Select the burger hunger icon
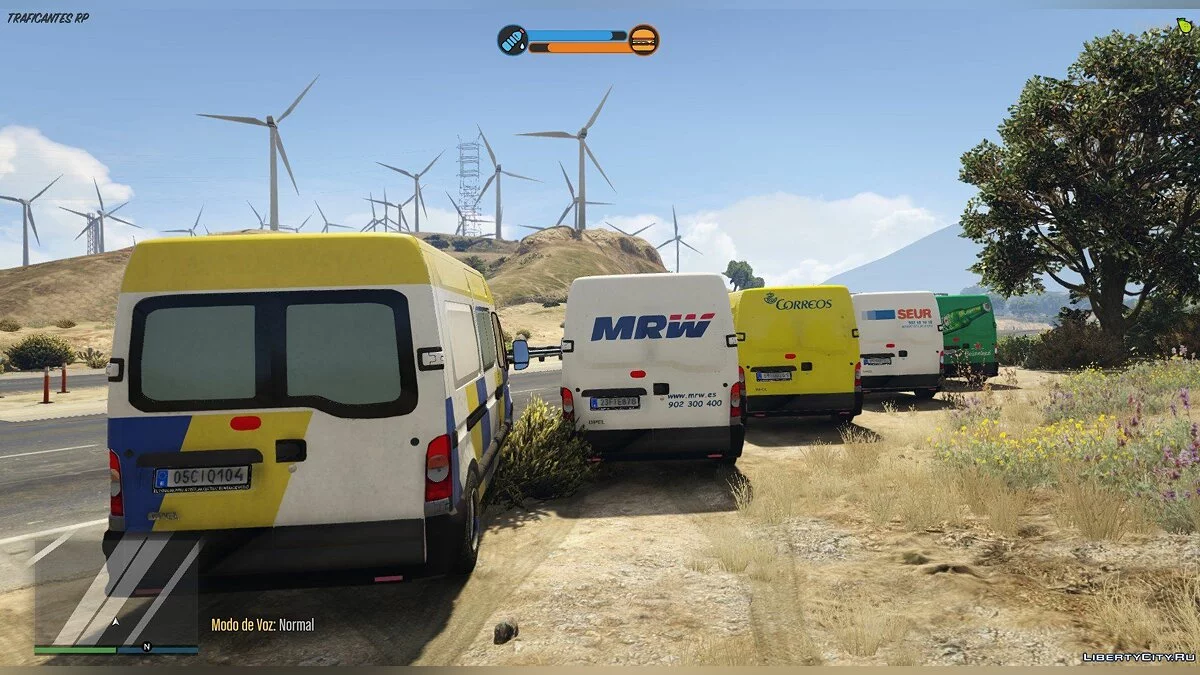 click(x=644, y=40)
